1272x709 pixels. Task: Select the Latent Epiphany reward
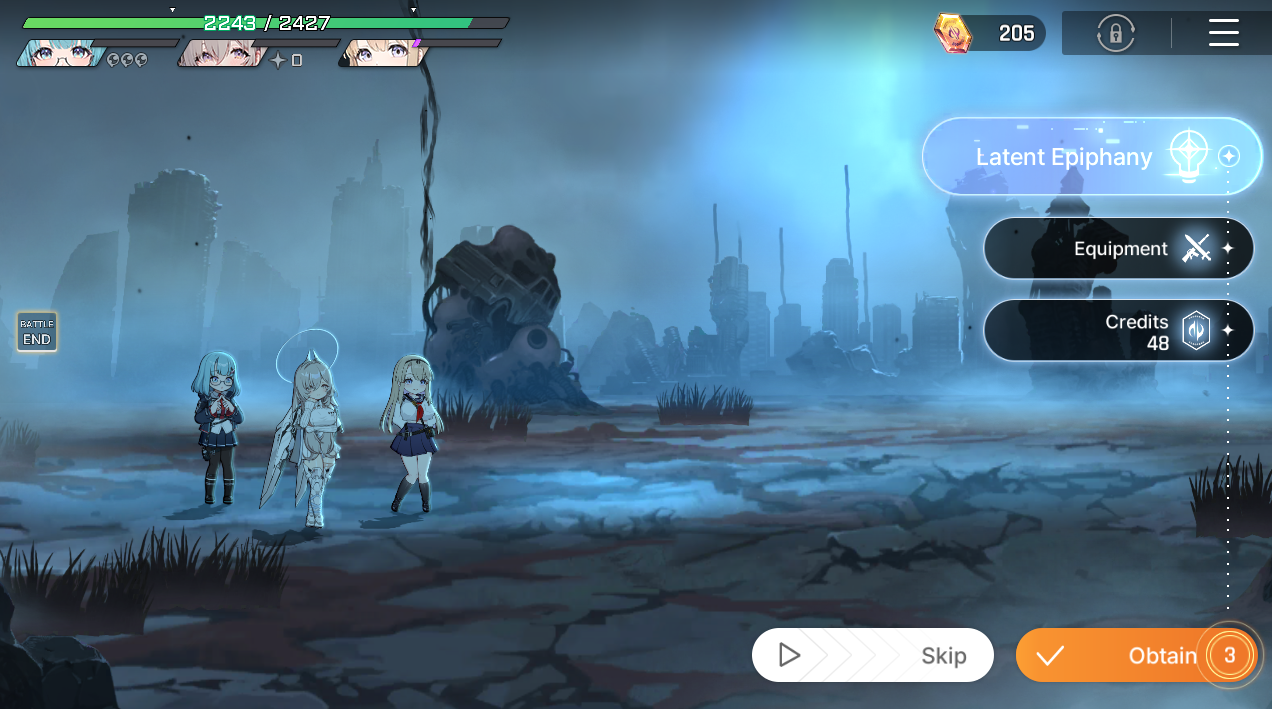click(1090, 157)
